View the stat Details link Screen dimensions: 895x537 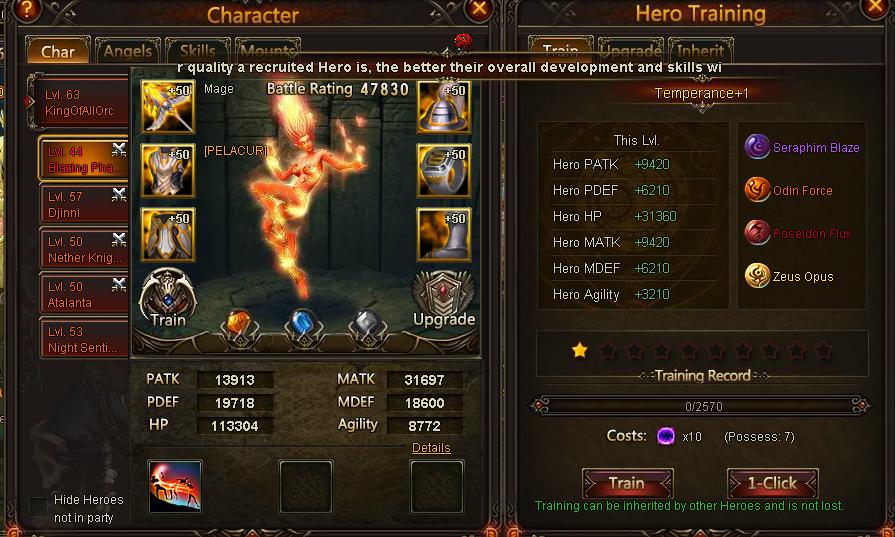click(431, 448)
